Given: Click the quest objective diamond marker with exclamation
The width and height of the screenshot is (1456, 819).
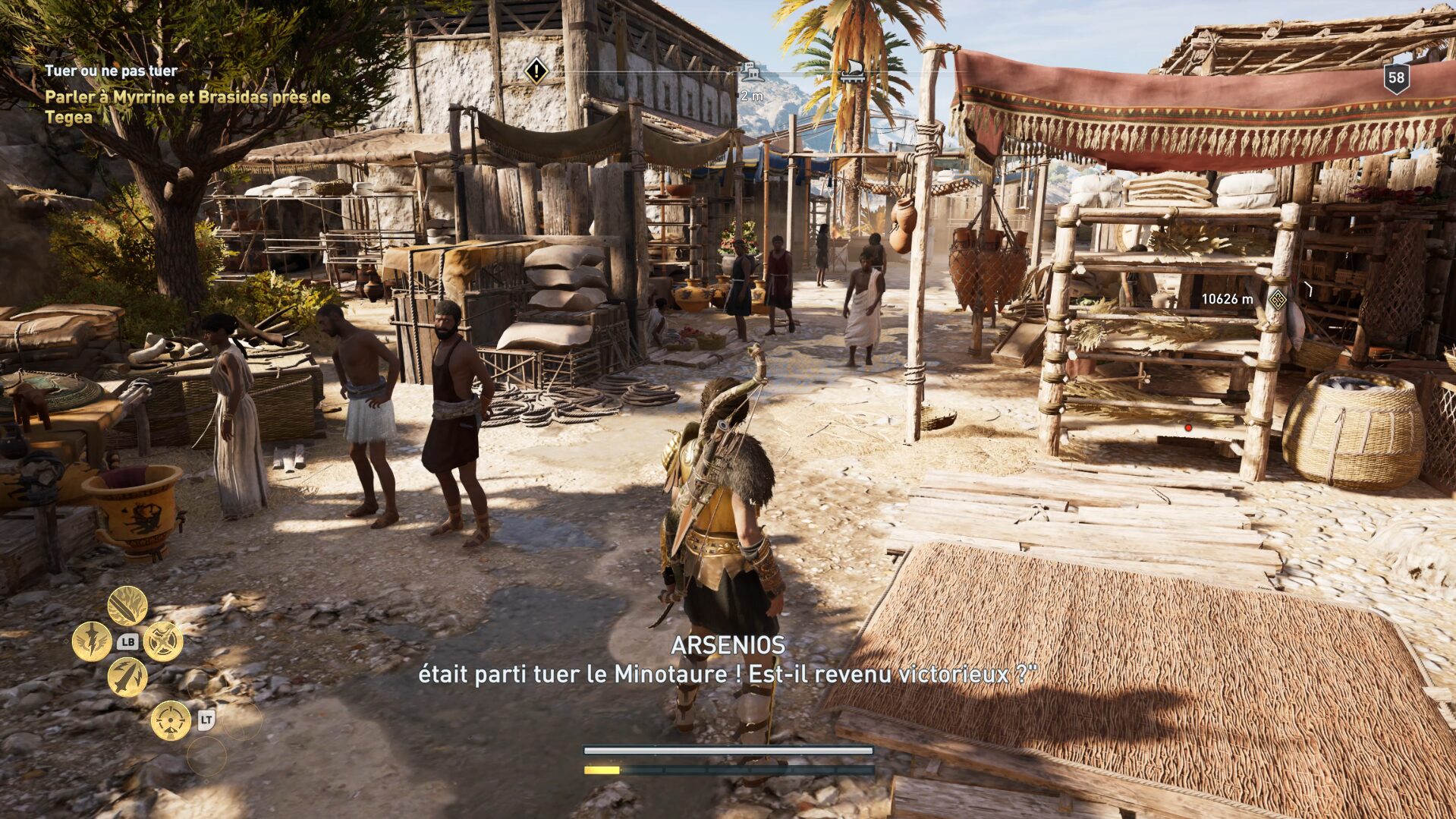Looking at the screenshot, I should click(x=536, y=72).
